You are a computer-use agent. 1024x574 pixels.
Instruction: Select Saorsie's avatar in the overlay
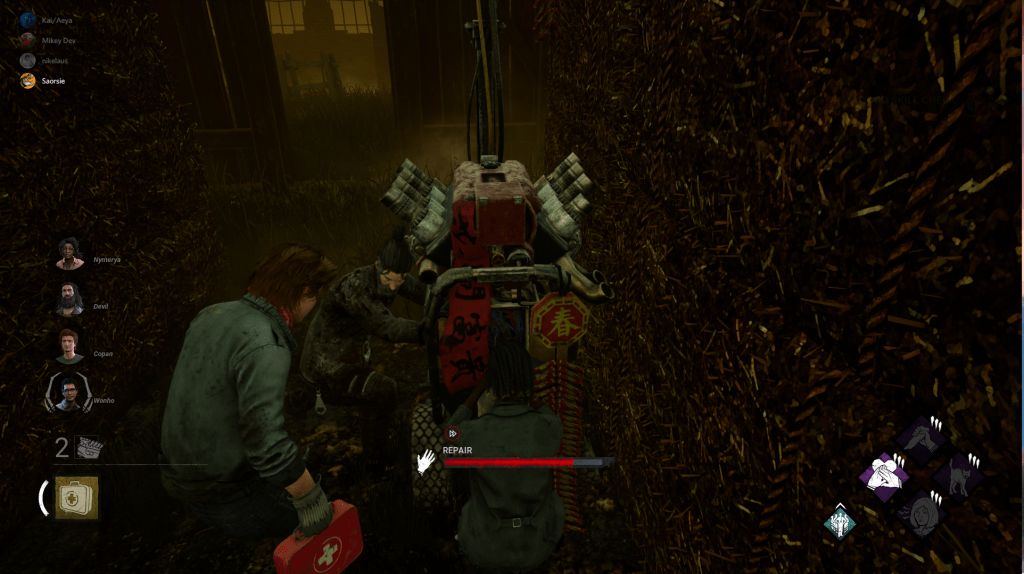point(29,81)
